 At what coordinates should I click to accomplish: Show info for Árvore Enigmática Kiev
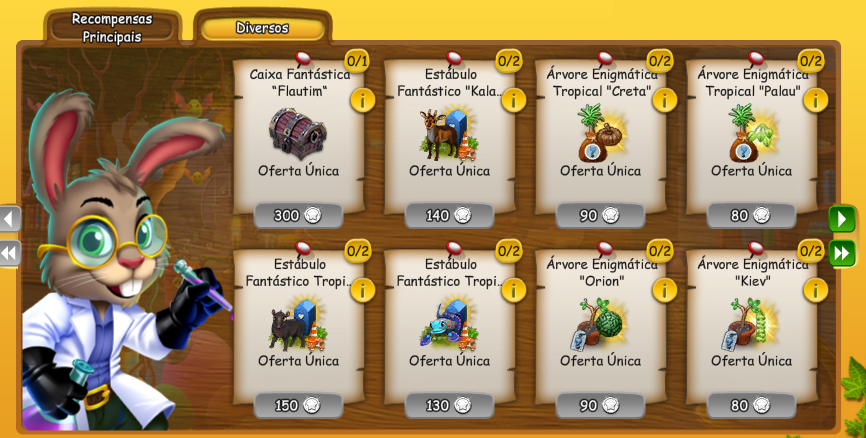pyautogui.click(x=815, y=290)
